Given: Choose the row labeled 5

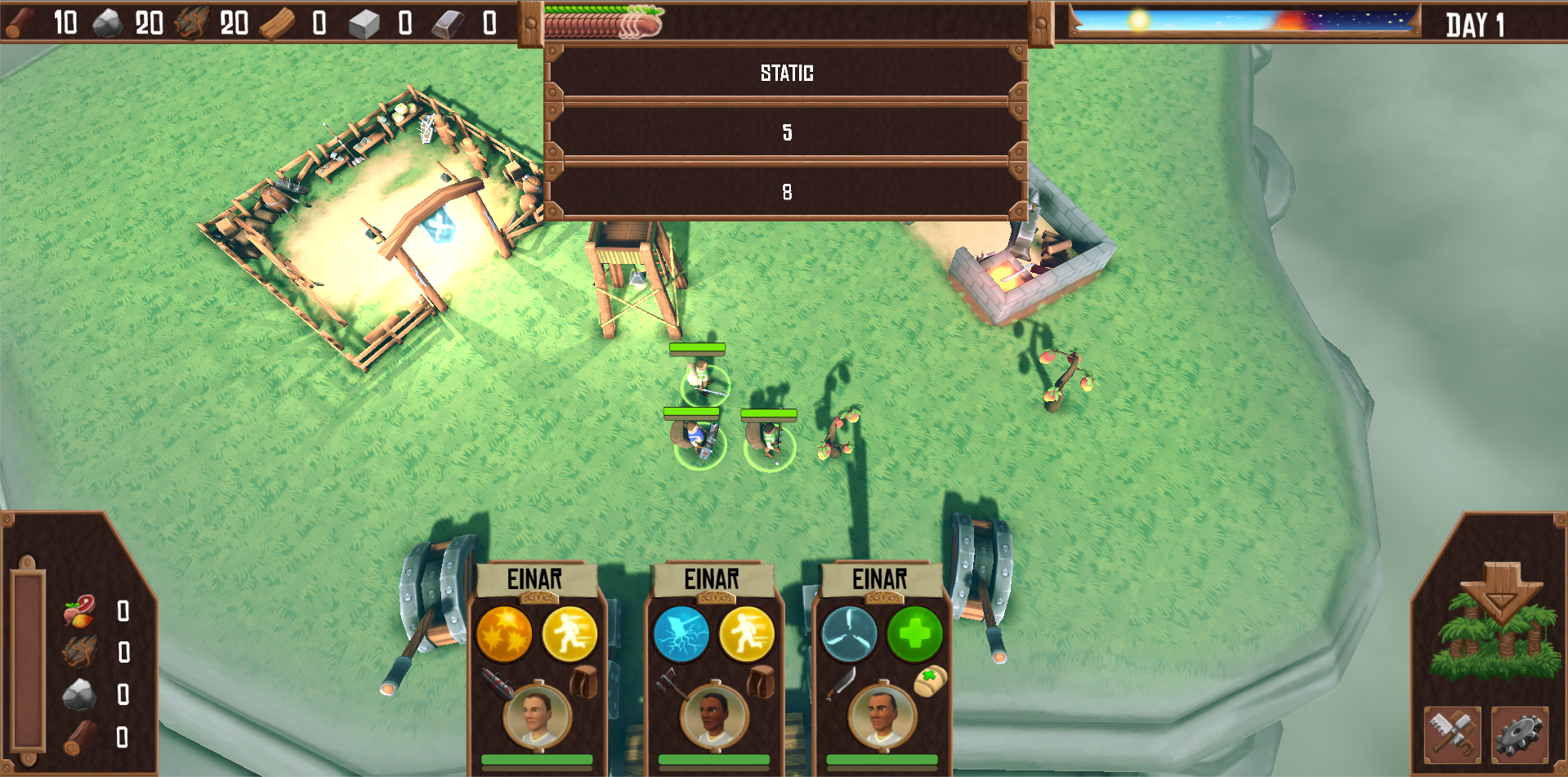Looking at the screenshot, I should pos(786,132).
